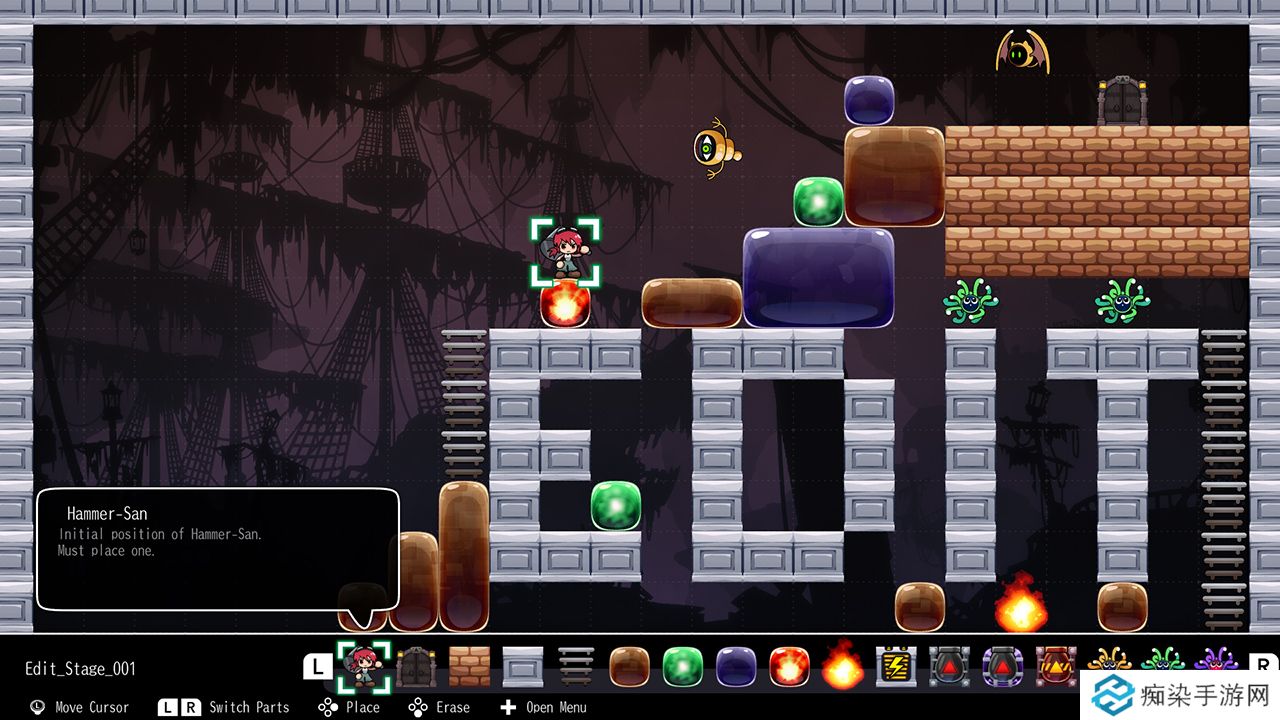Open the editor menu with the plus control

coord(510,708)
